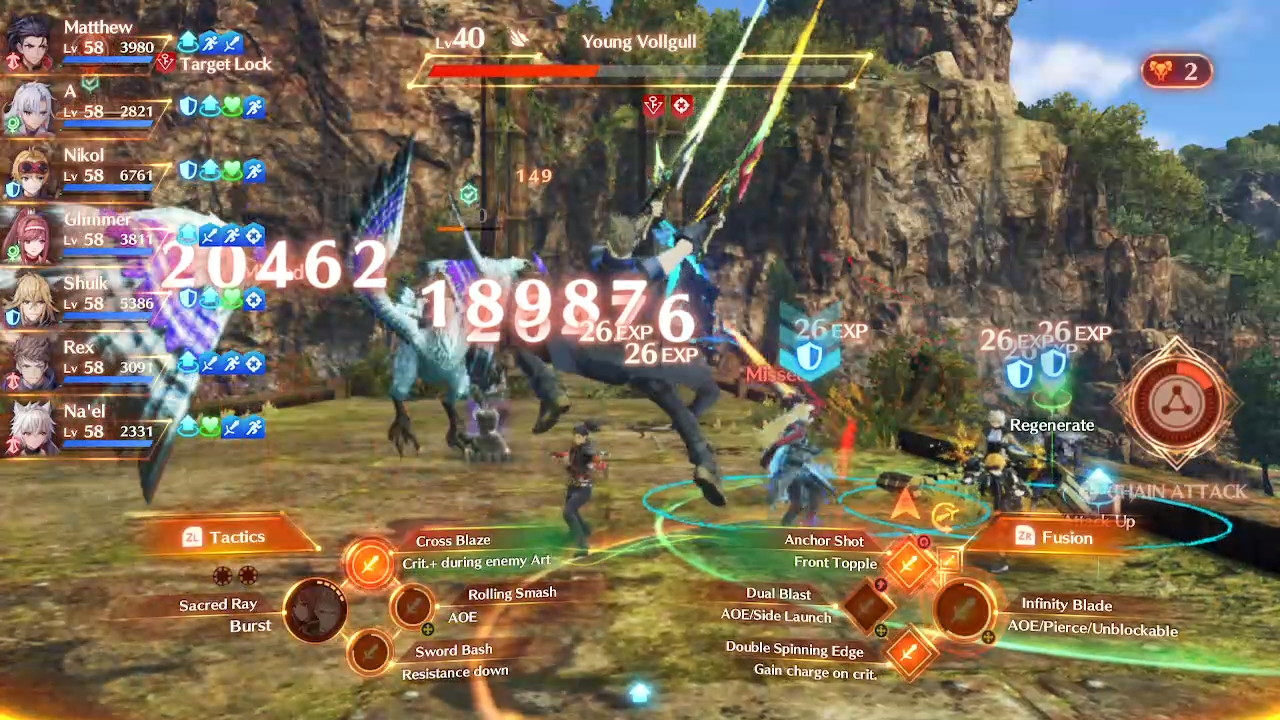The width and height of the screenshot is (1280, 720).
Task: Activate the Cross Blaze art
Action: pyautogui.click(x=370, y=563)
